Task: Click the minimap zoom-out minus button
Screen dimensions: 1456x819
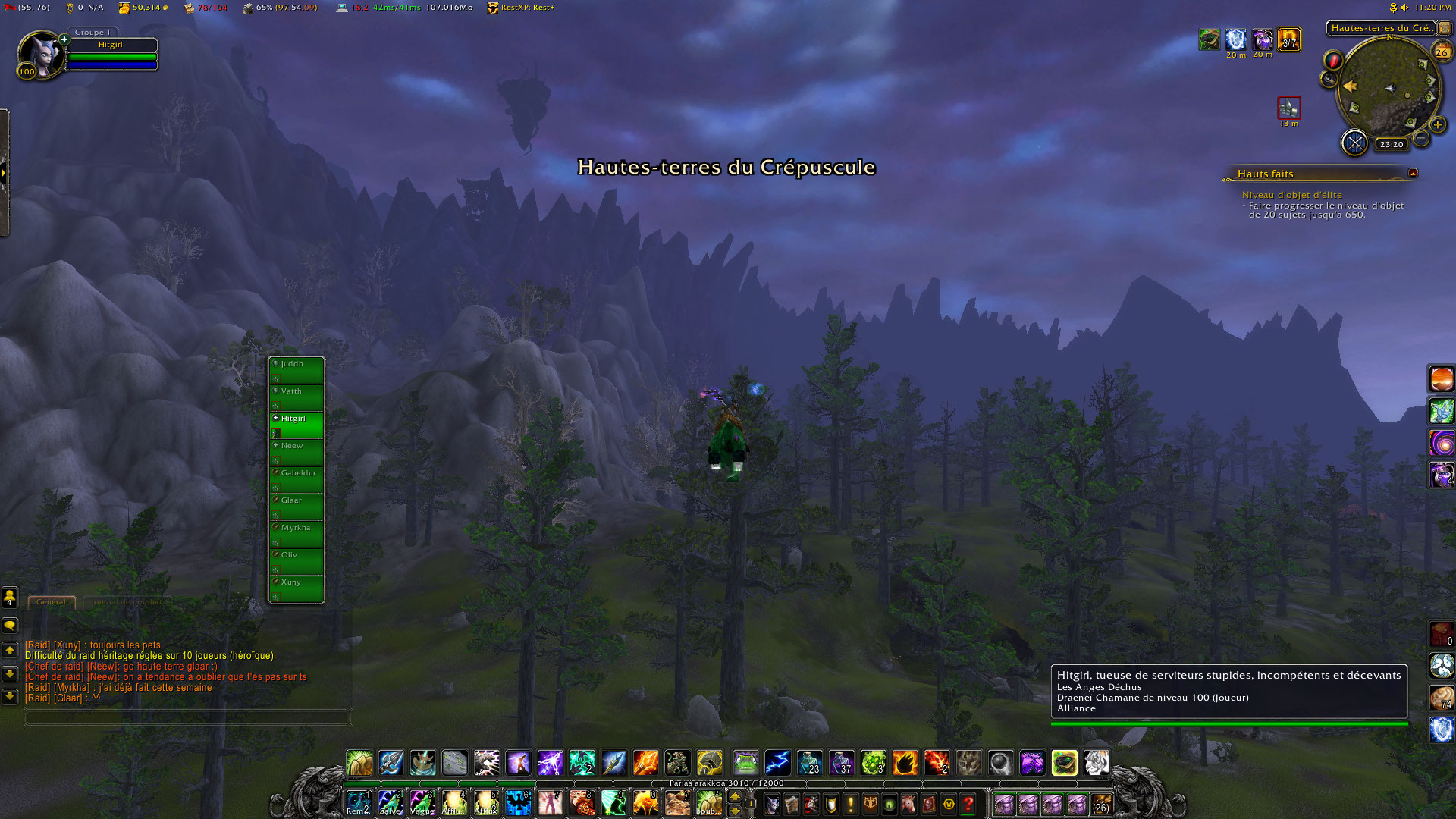Action: [x=1421, y=138]
